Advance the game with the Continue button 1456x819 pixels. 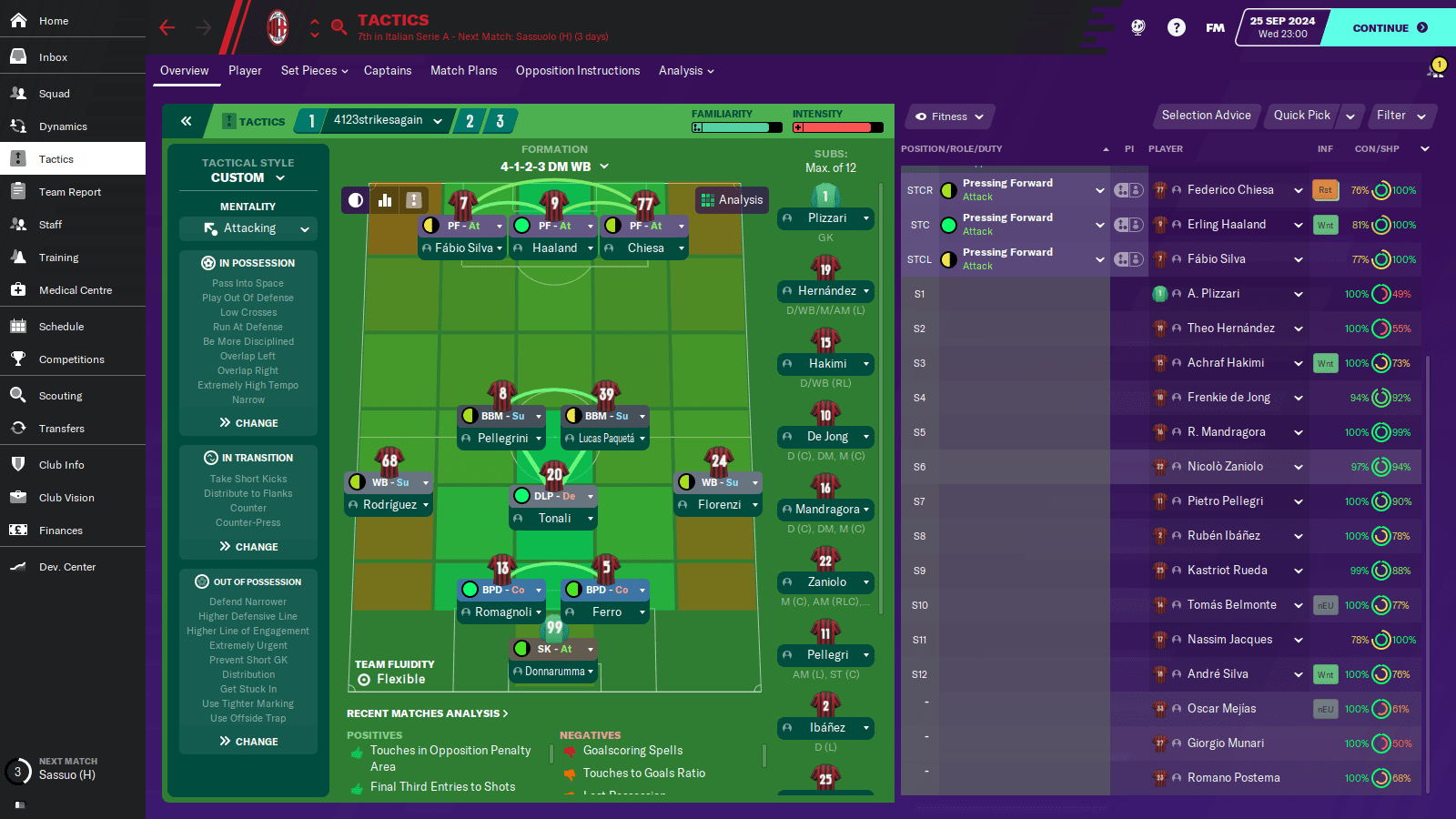point(1389,28)
